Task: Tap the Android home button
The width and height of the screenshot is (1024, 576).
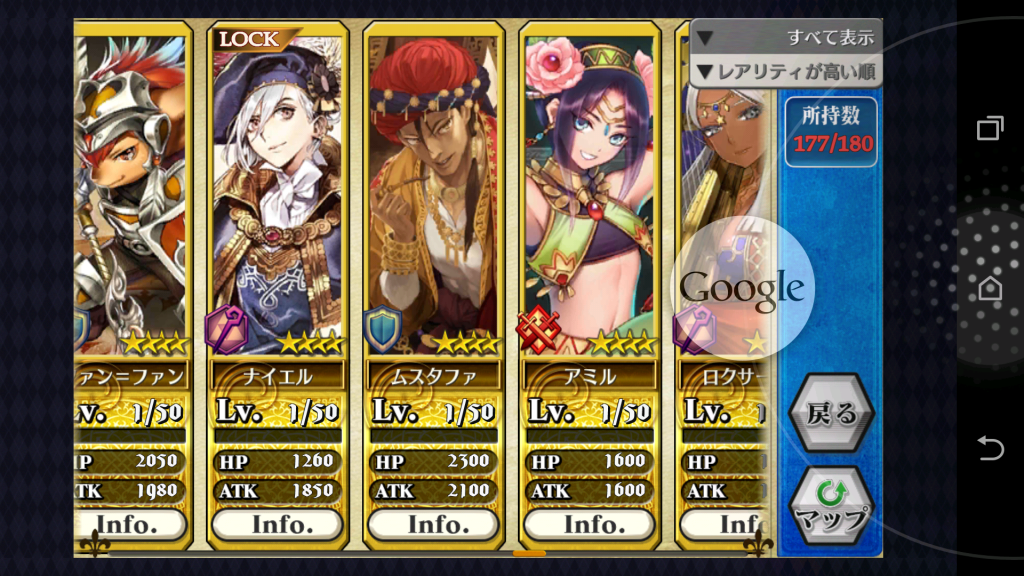Action: (x=990, y=288)
